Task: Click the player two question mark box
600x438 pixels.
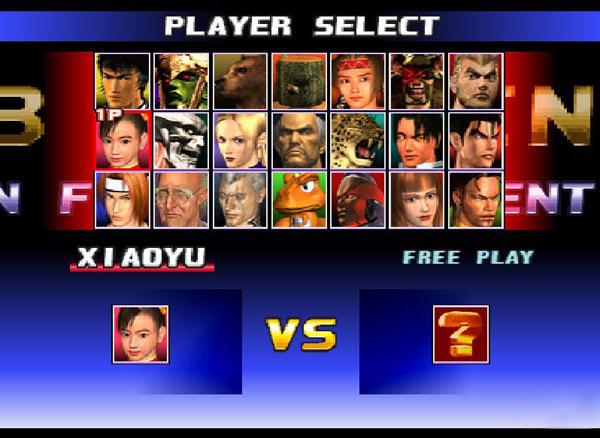Action: pyautogui.click(x=460, y=335)
